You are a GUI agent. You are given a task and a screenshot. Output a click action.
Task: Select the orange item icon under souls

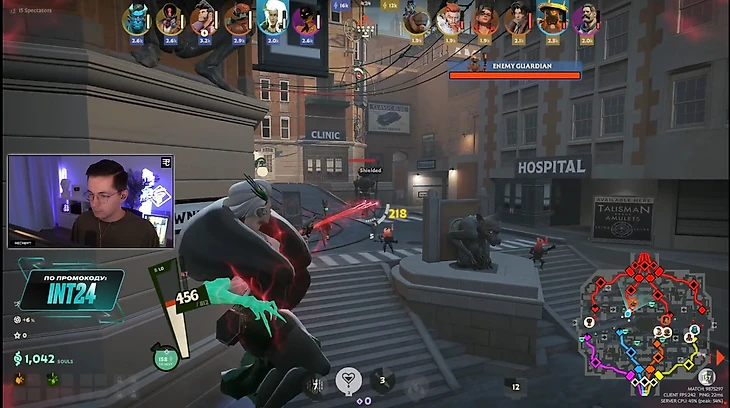coord(19,380)
